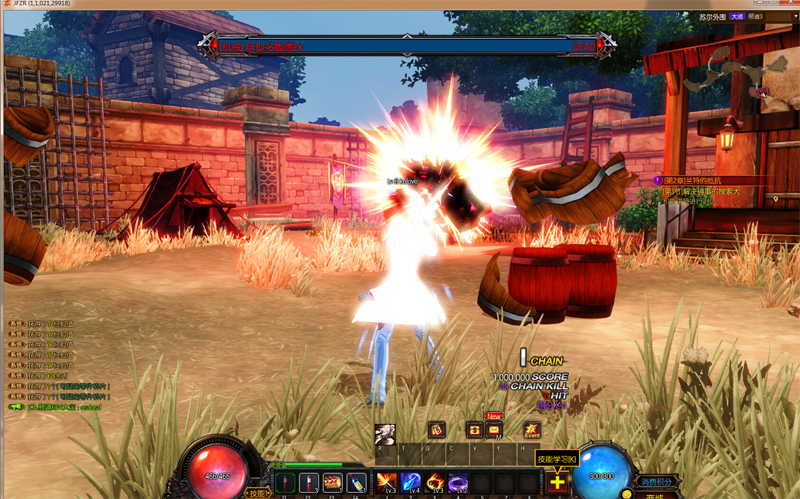This screenshot has width=800, height=499.
Task: Close the game window from title bar
Action: [x=787, y=5]
